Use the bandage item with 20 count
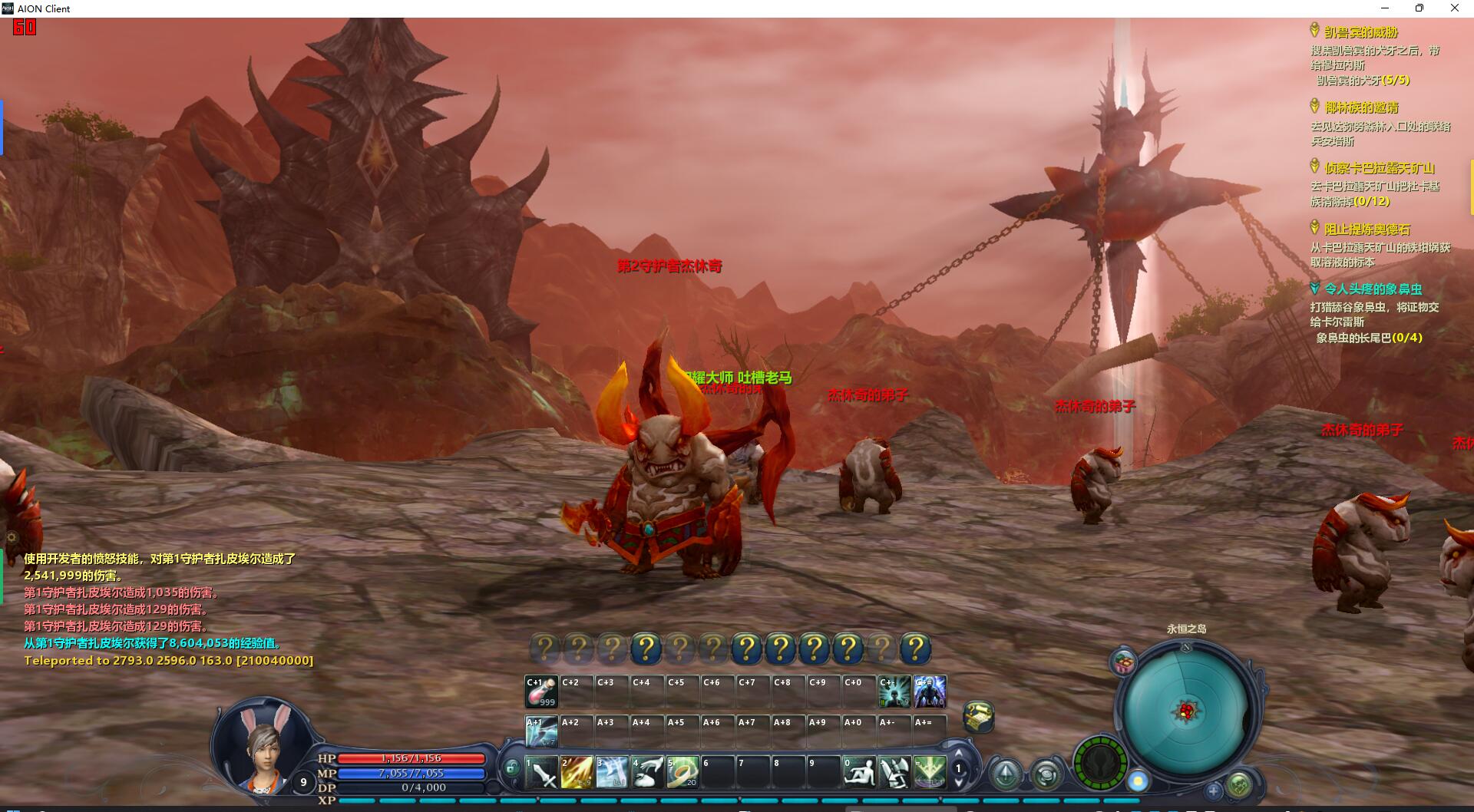 pyautogui.click(x=682, y=772)
